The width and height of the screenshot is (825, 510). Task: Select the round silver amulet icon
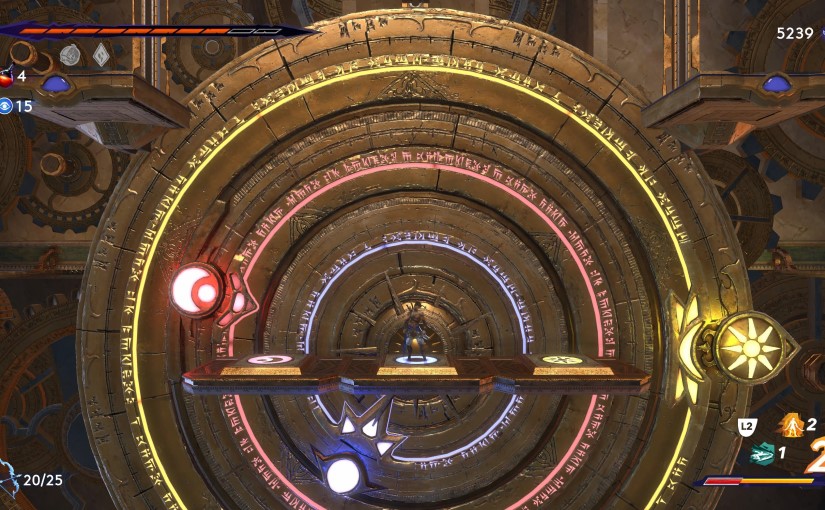point(69,55)
